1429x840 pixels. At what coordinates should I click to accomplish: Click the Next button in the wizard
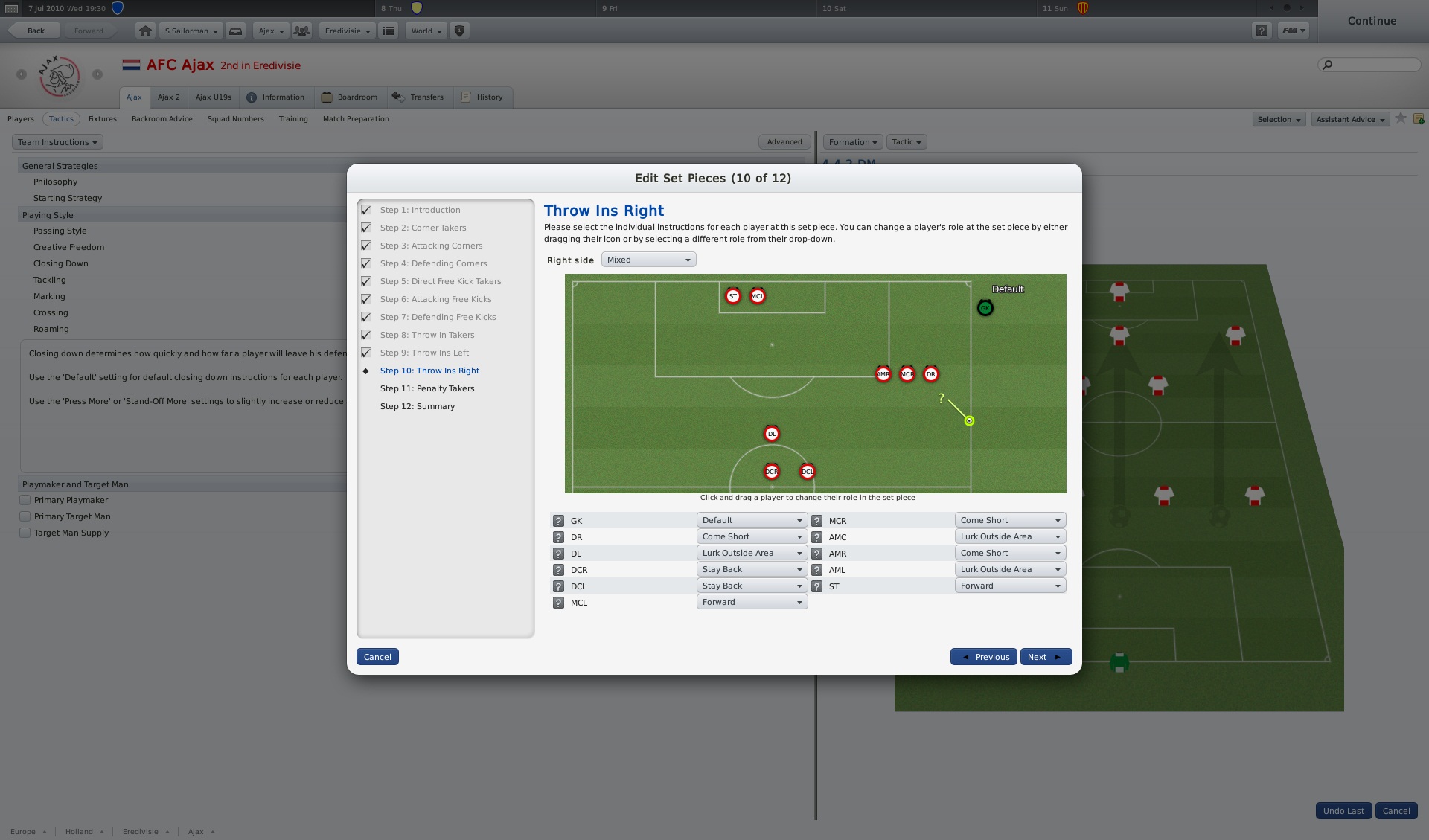tap(1045, 657)
